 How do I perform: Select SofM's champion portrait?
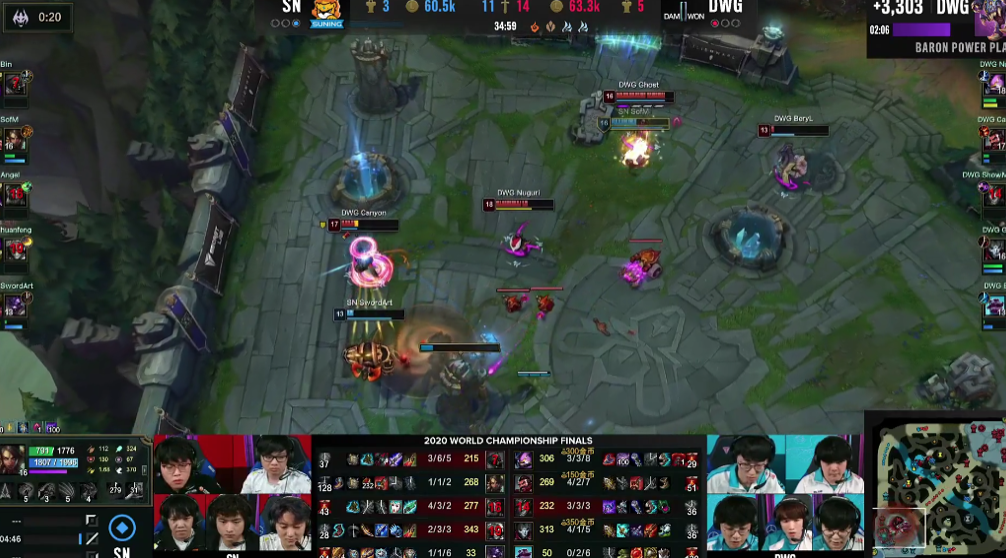coord(15,140)
